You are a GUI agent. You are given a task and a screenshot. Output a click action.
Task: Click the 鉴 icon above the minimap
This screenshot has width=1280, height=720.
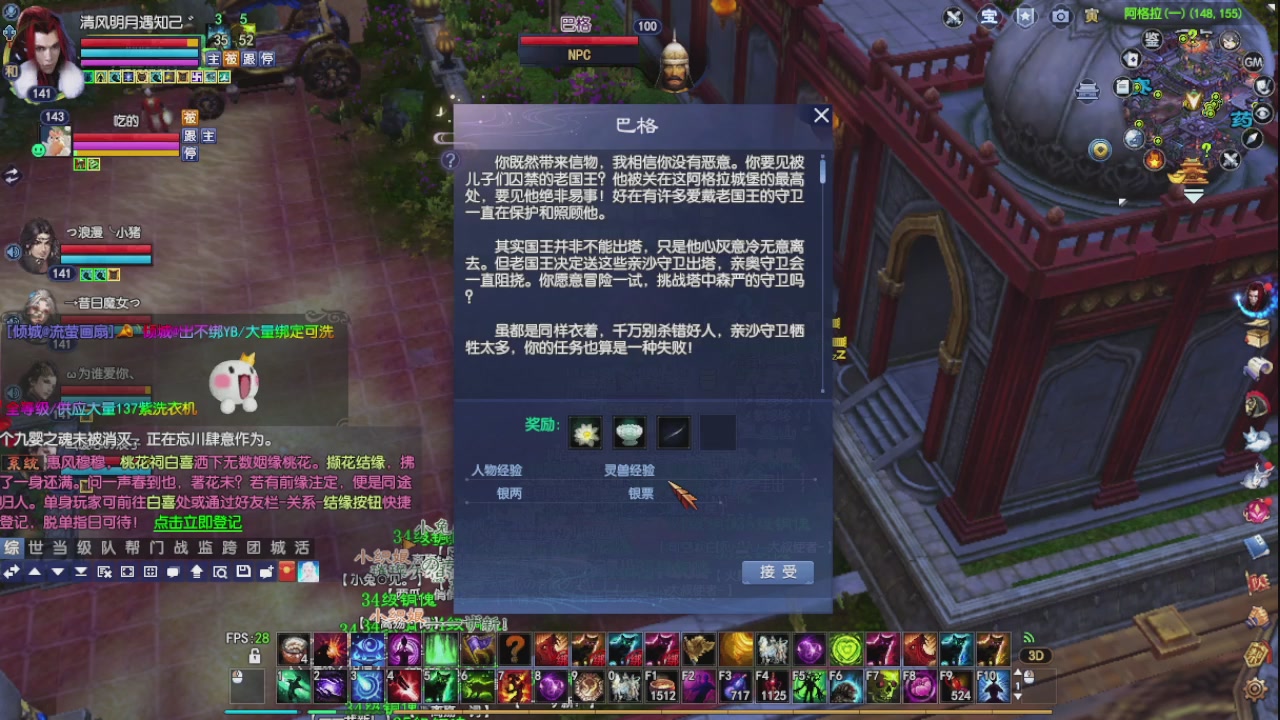(x=1154, y=41)
